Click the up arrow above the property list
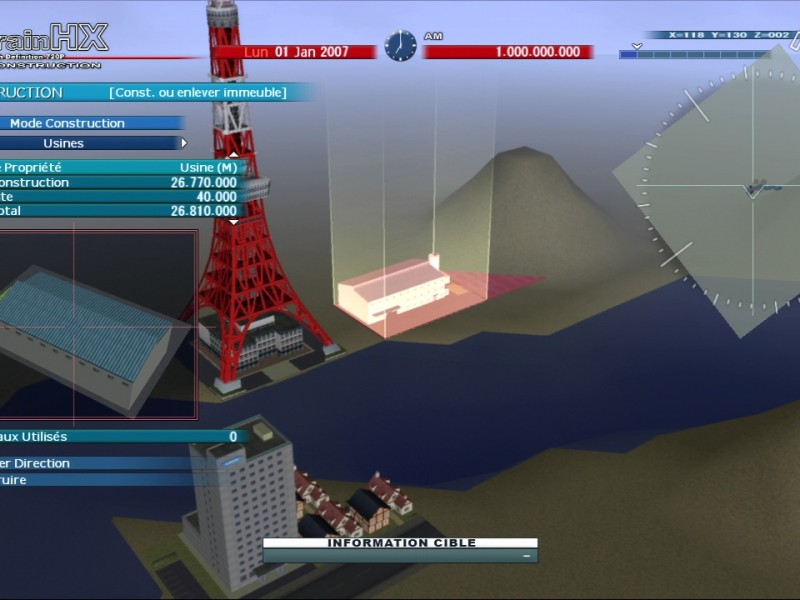The height and width of the screenshot is (600, 800). (233, 155)
